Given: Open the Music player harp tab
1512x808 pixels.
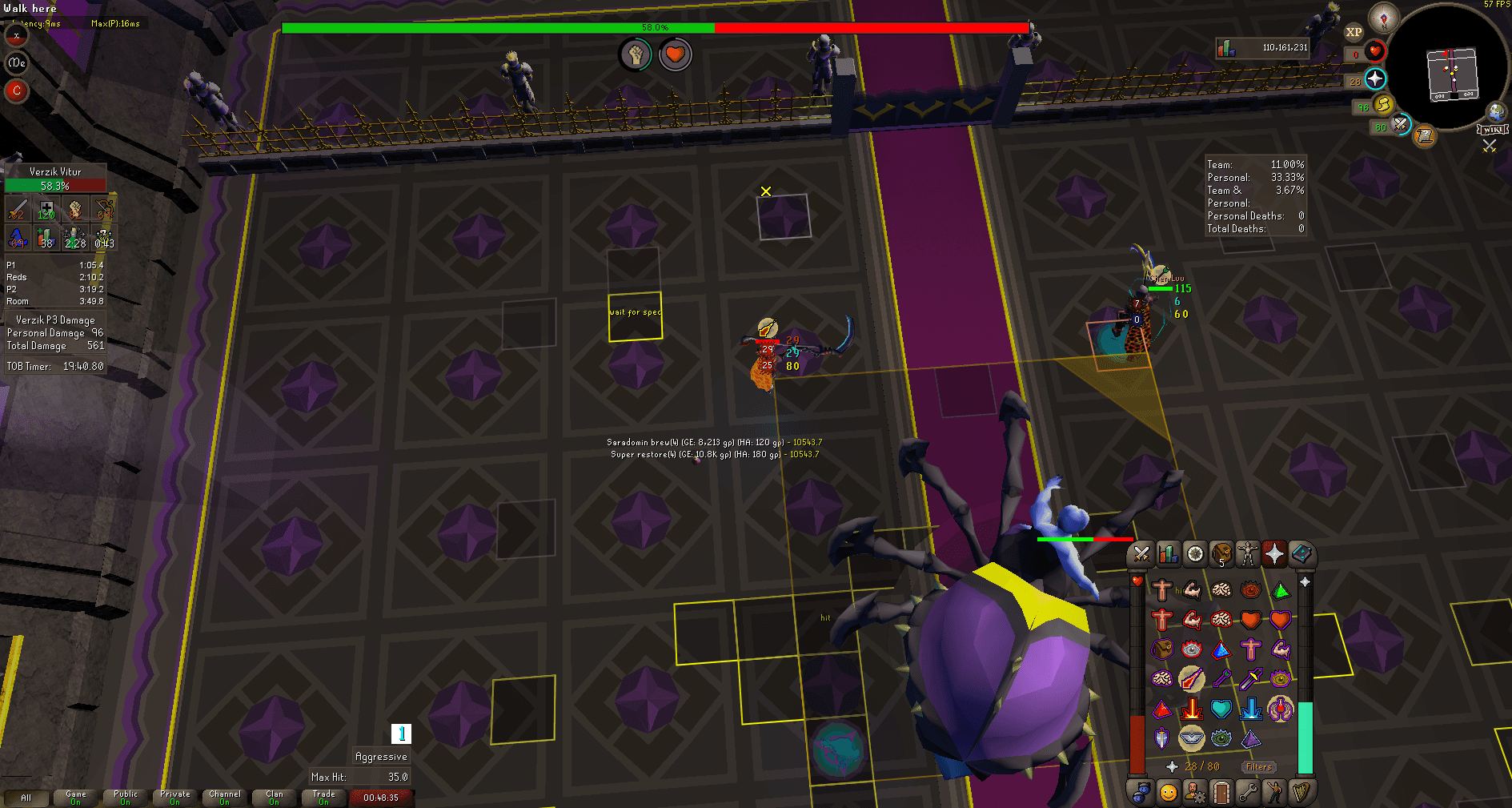Looking at the screenshot, I should click(1302, 794).
